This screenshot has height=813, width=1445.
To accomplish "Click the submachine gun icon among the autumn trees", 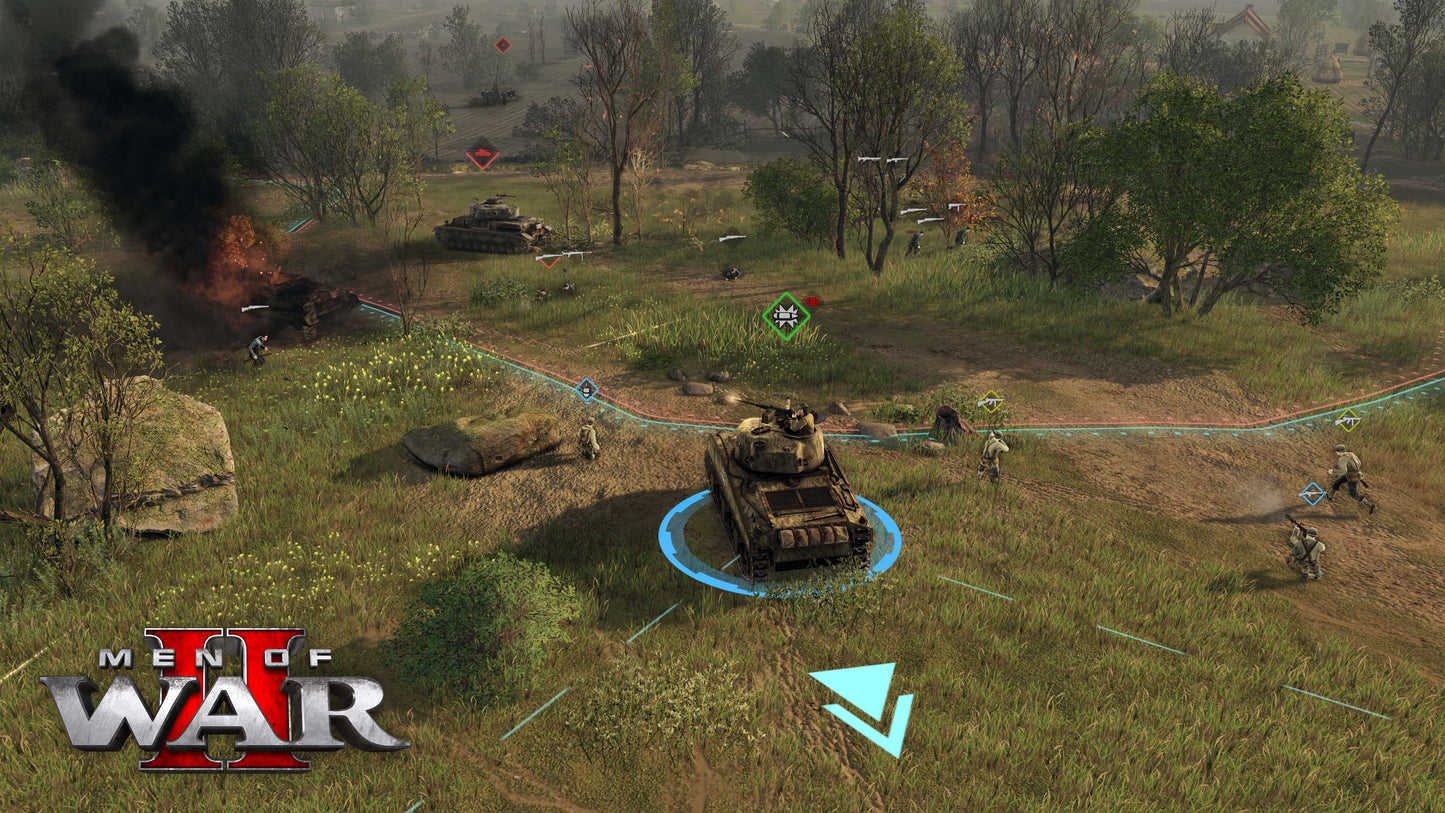I will click(955, 206).
